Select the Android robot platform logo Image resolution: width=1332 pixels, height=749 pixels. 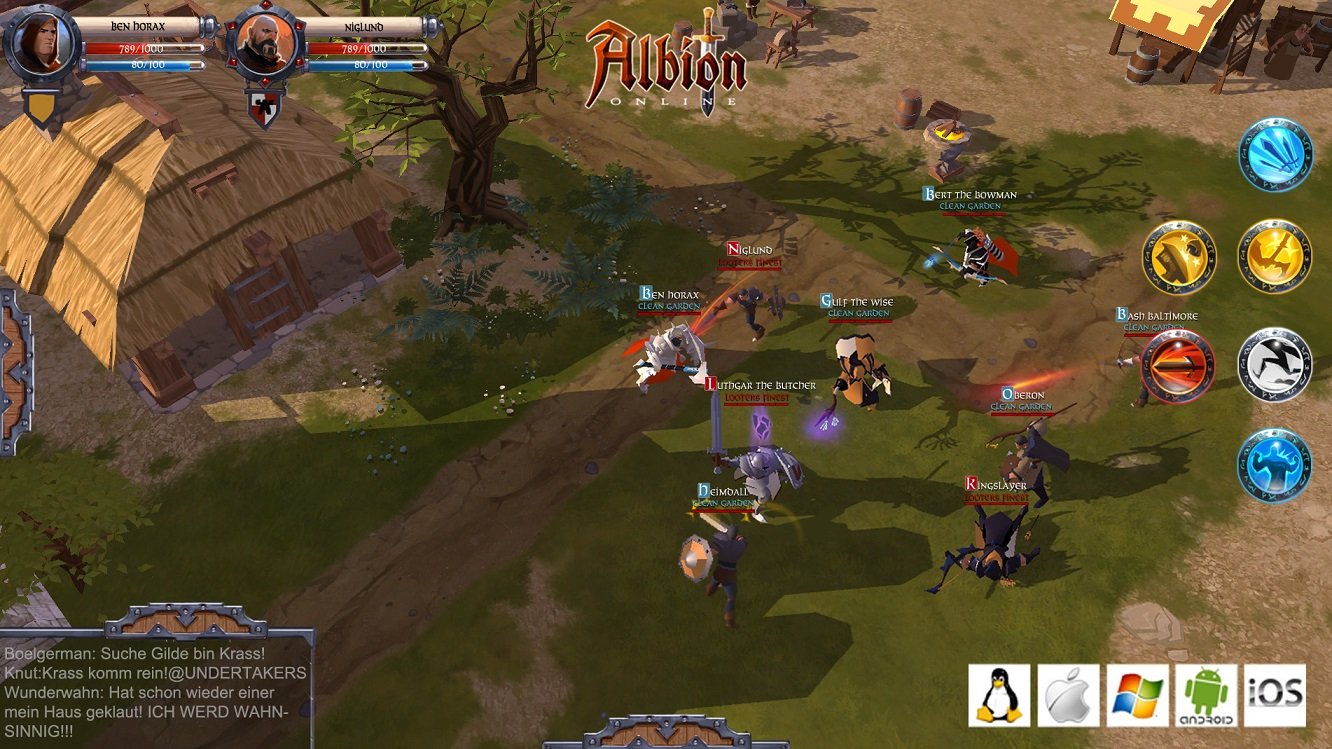(1206, 692)
